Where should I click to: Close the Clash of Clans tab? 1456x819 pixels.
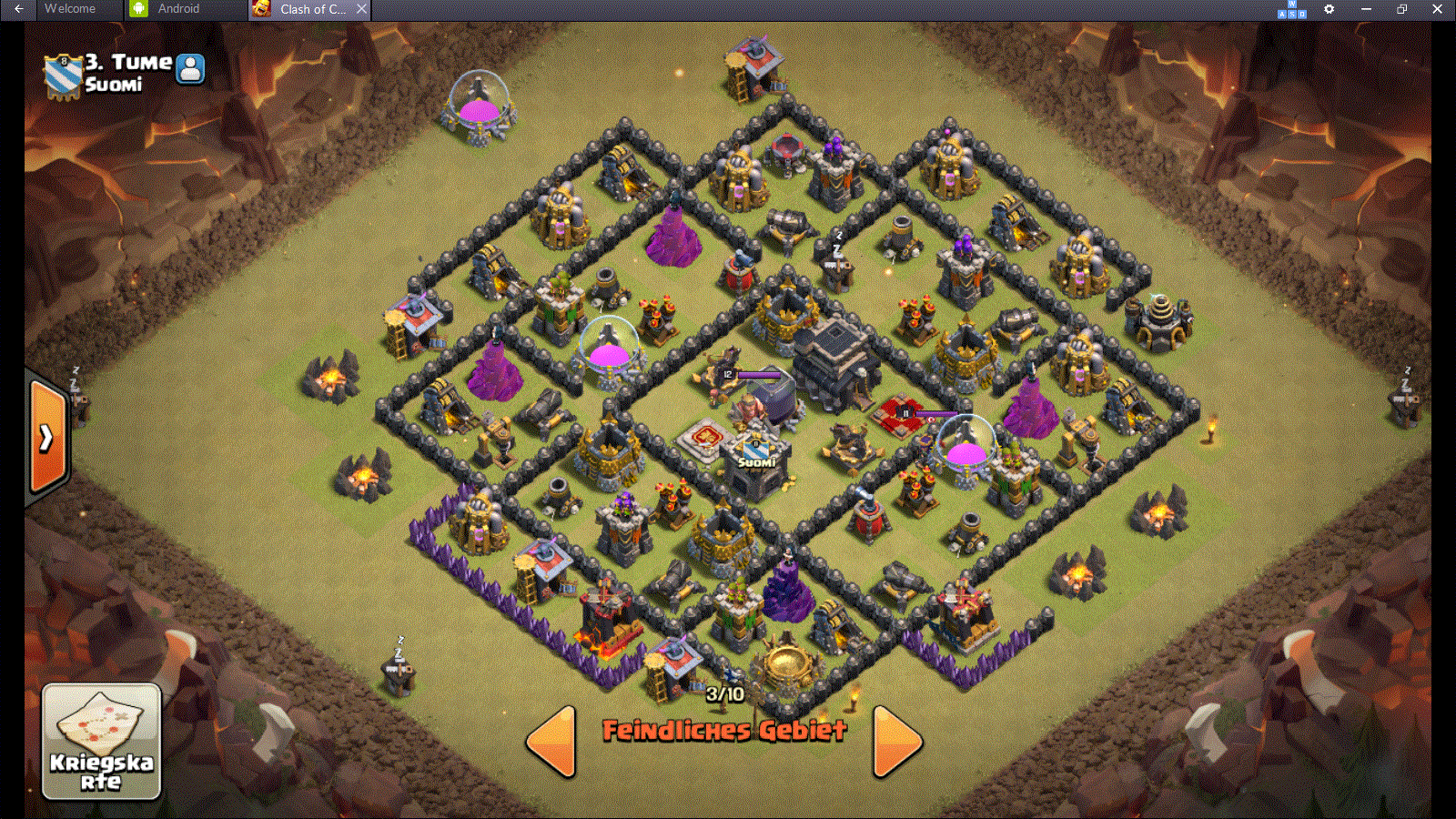(361, 9)
